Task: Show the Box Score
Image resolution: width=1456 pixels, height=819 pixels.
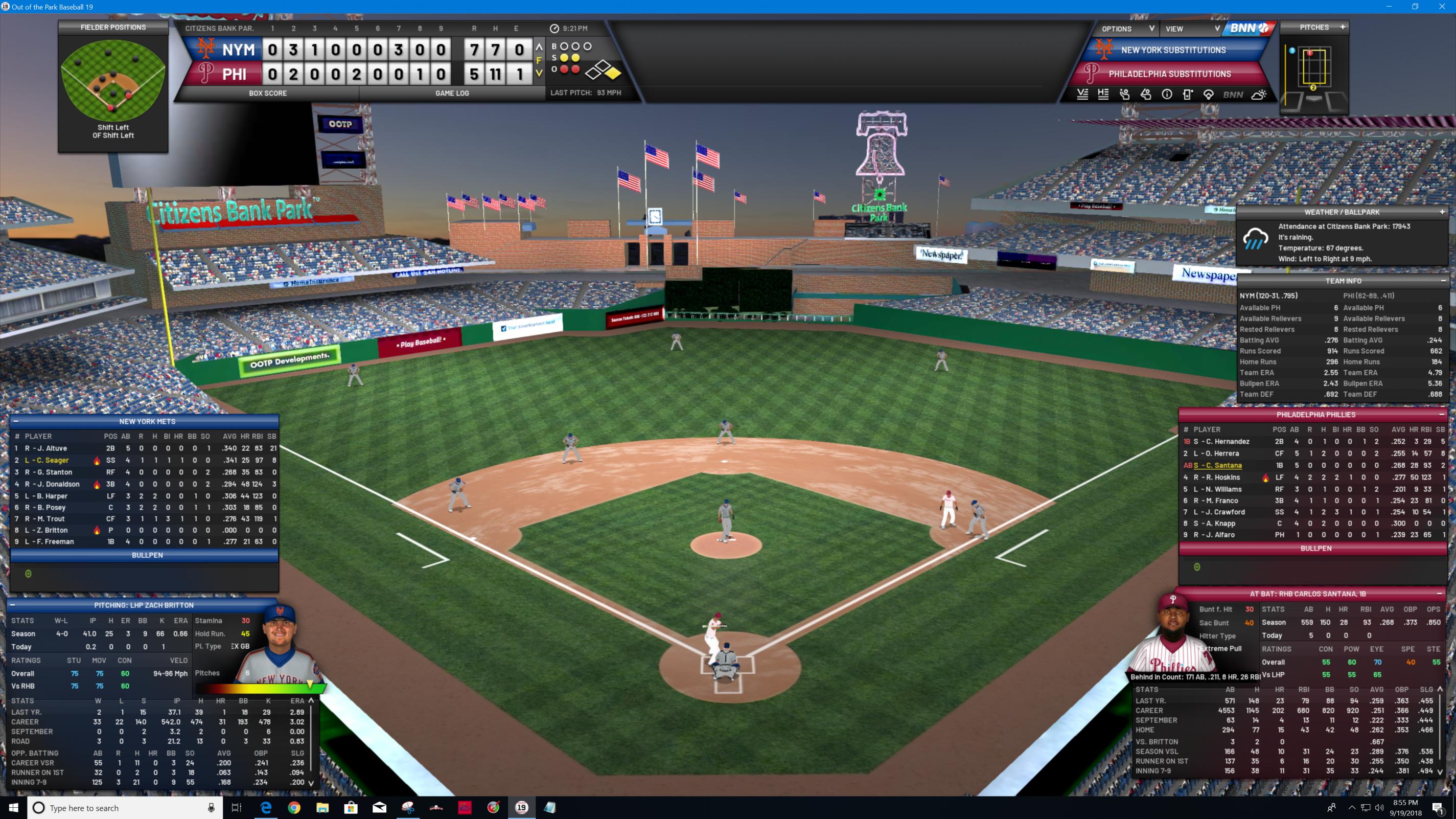Action: click(268, 93)
